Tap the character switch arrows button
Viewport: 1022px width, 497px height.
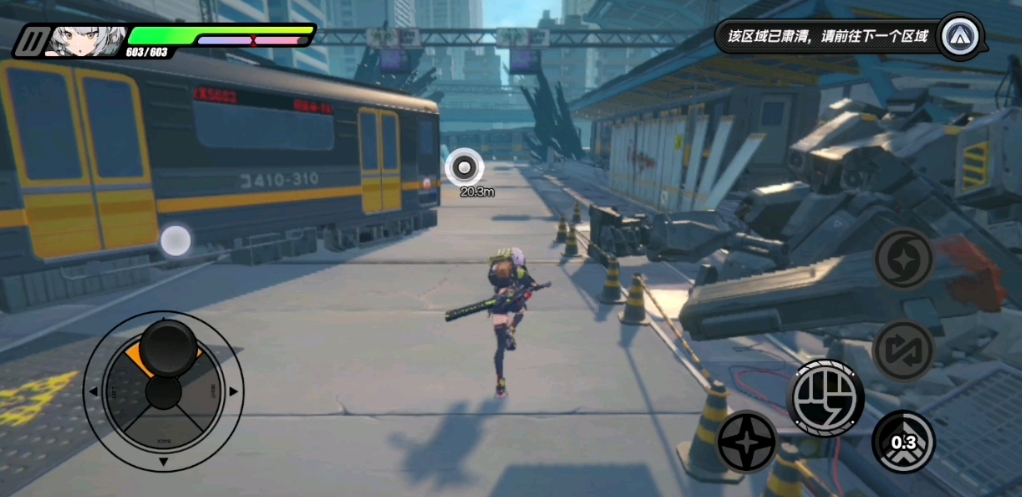[903, 350]
